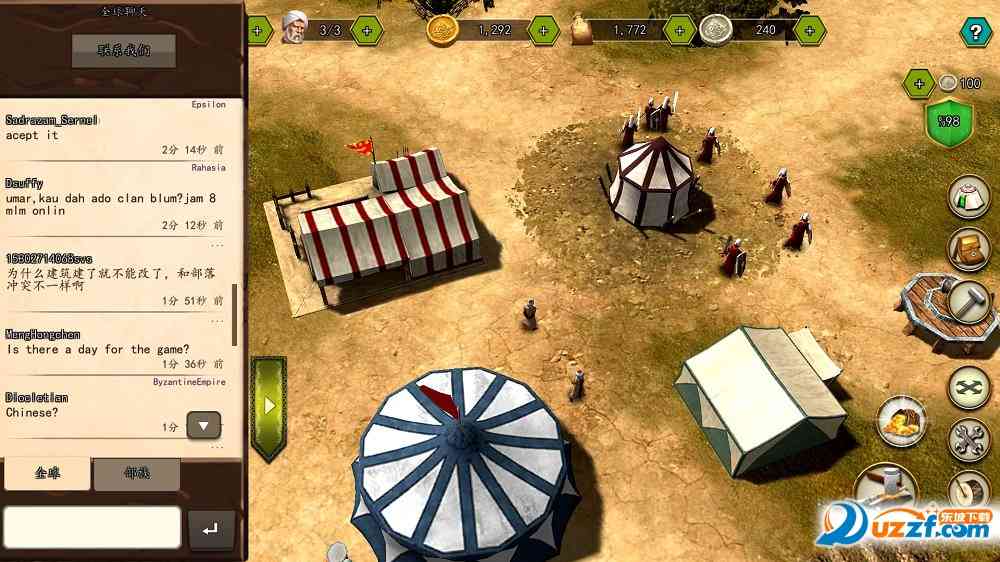Open the crossed wrench tools icon
This screenshot has height=562, width=1000.
point(968,438)
